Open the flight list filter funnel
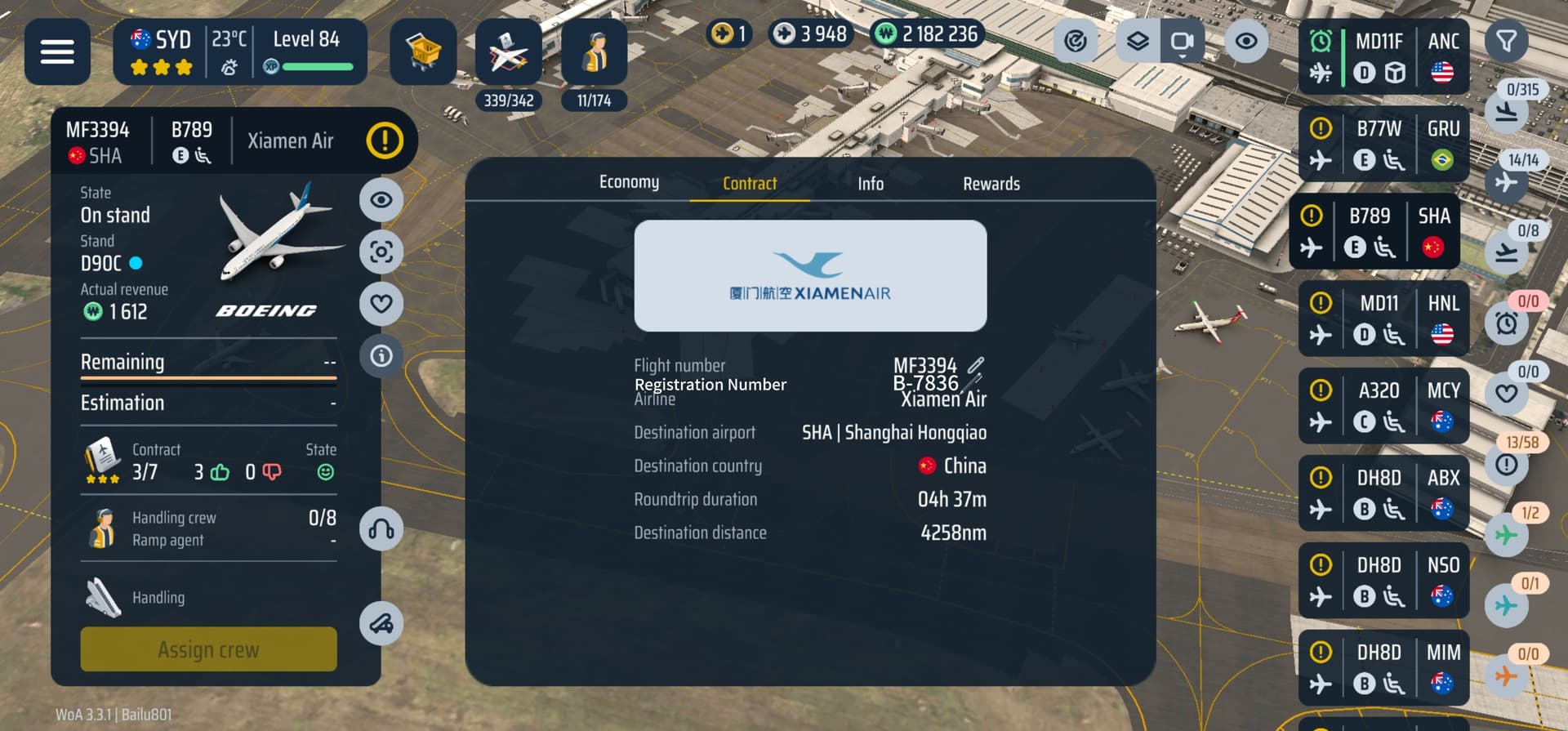Viewport: 1568px width, 731px height. 1506,41
